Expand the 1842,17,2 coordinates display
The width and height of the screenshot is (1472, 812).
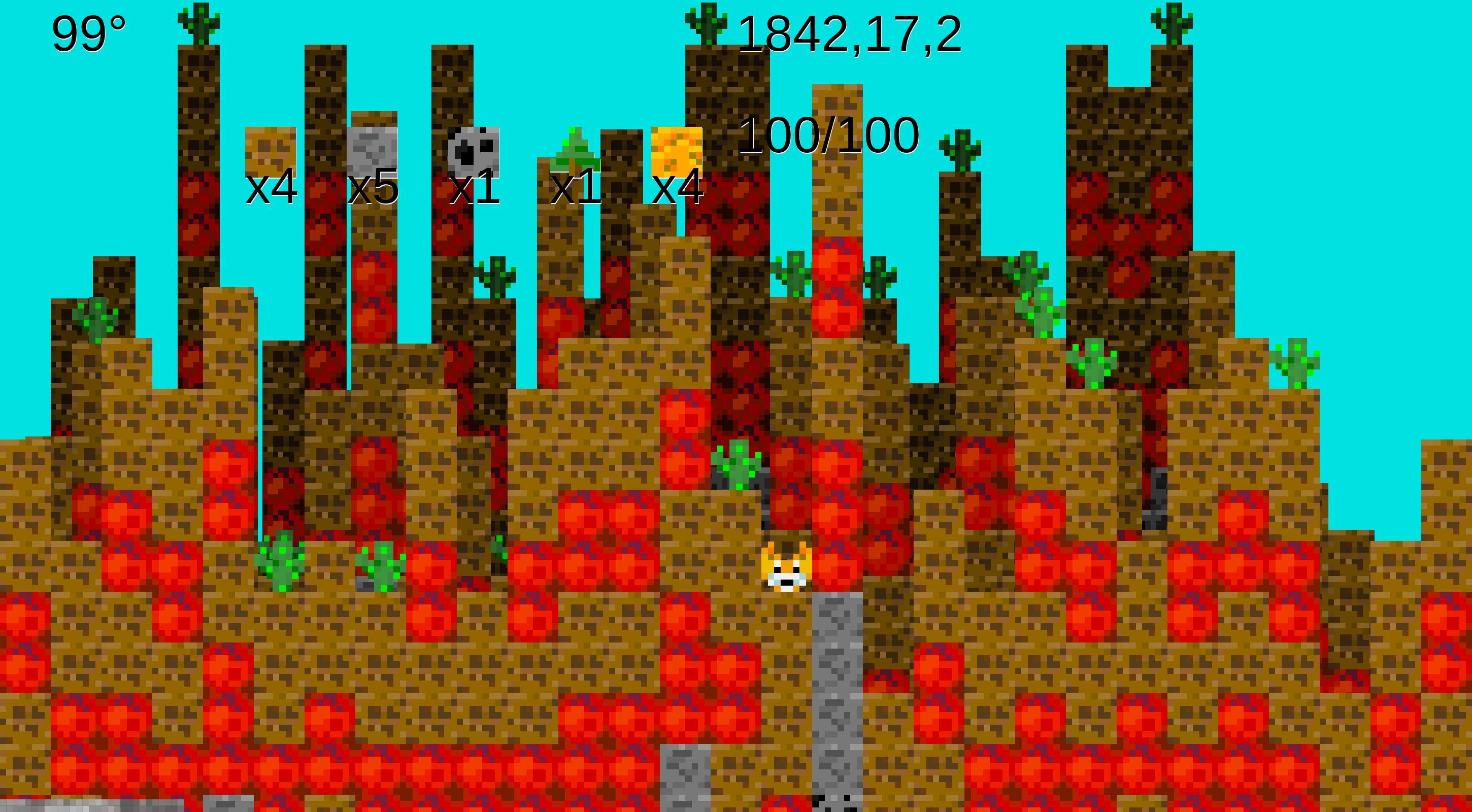(851, 37)
